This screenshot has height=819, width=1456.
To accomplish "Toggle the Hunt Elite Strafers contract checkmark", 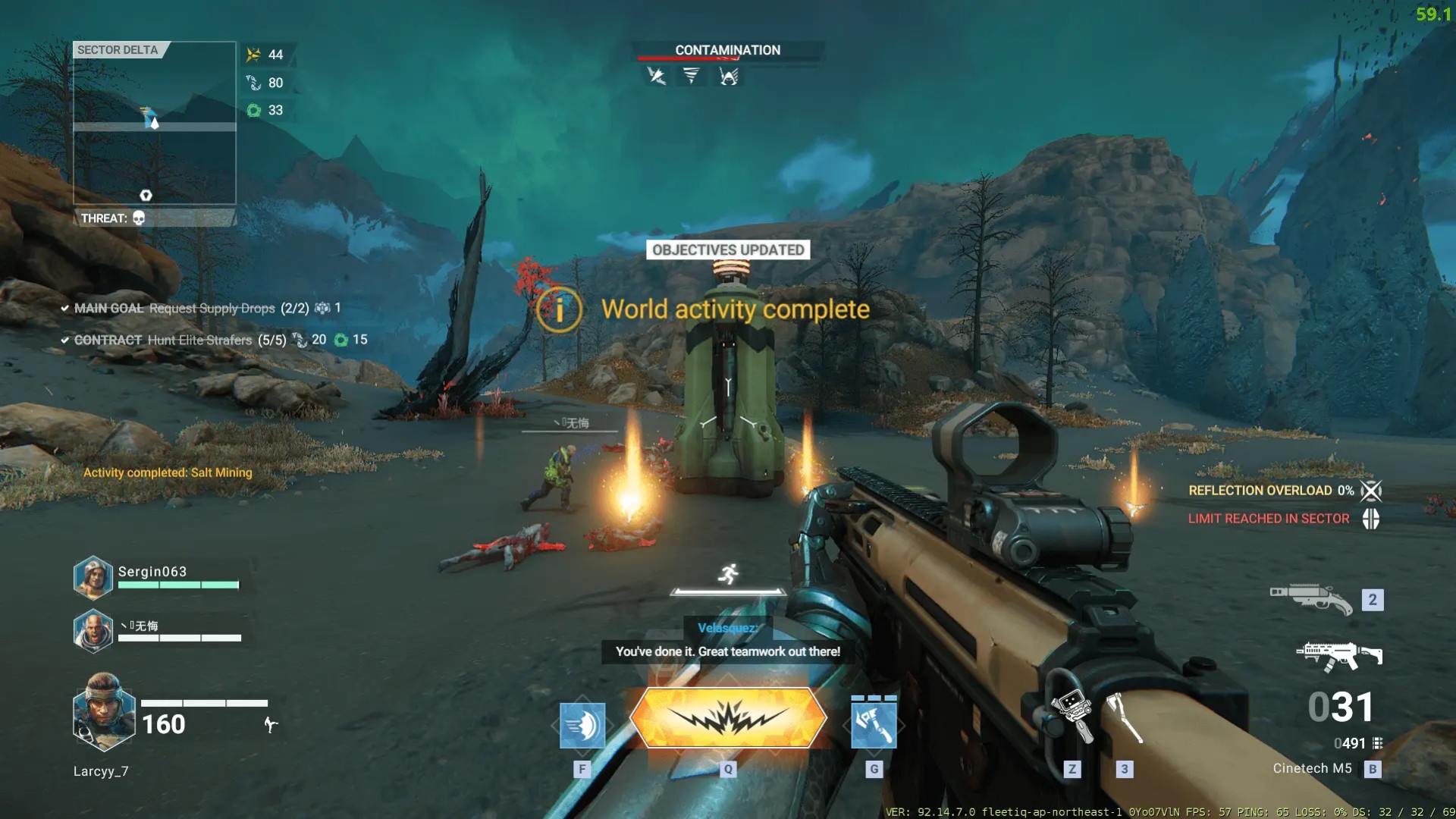I will (x=64, y=340).
